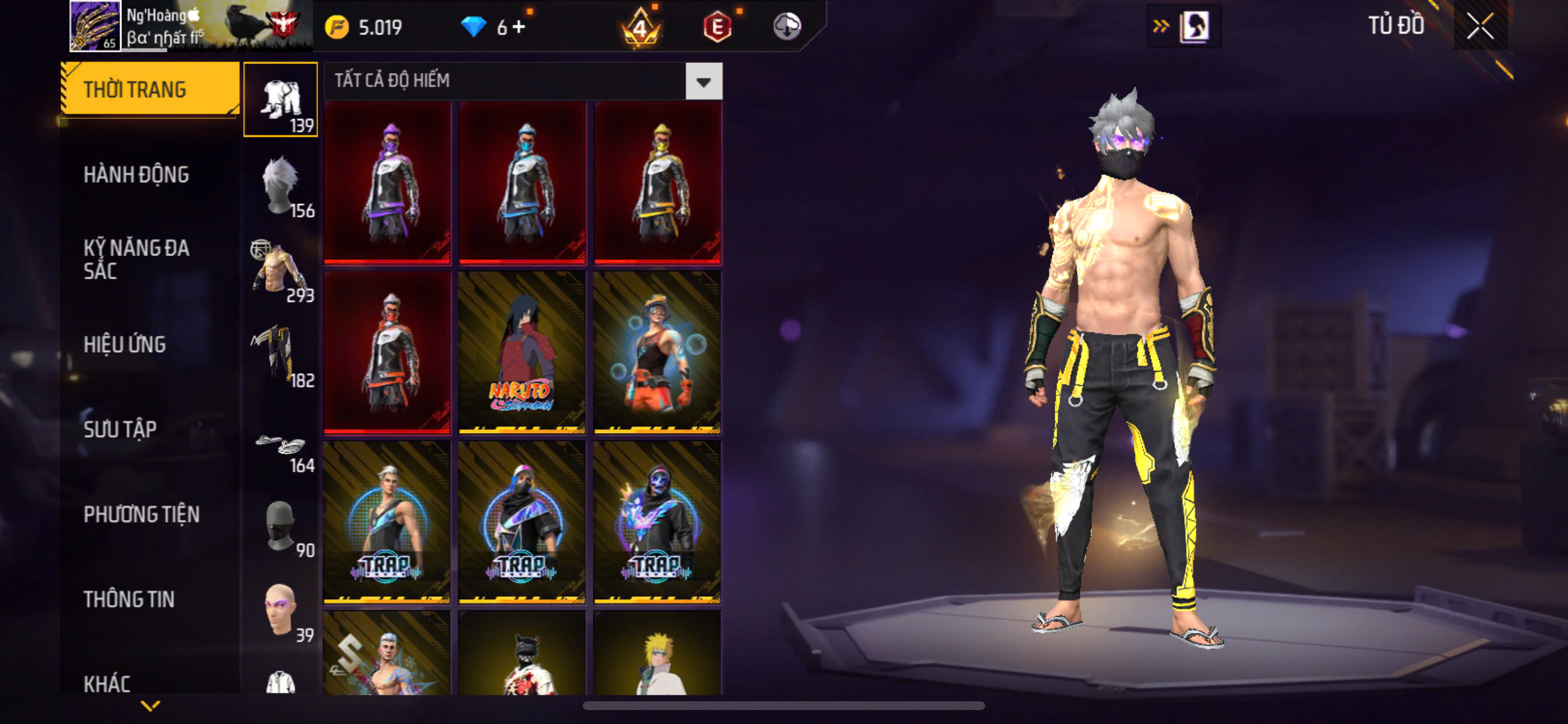This screenshot has height=724, width=1568.
Task: Choose the mask category showing 90
Action: pos(281,526)
